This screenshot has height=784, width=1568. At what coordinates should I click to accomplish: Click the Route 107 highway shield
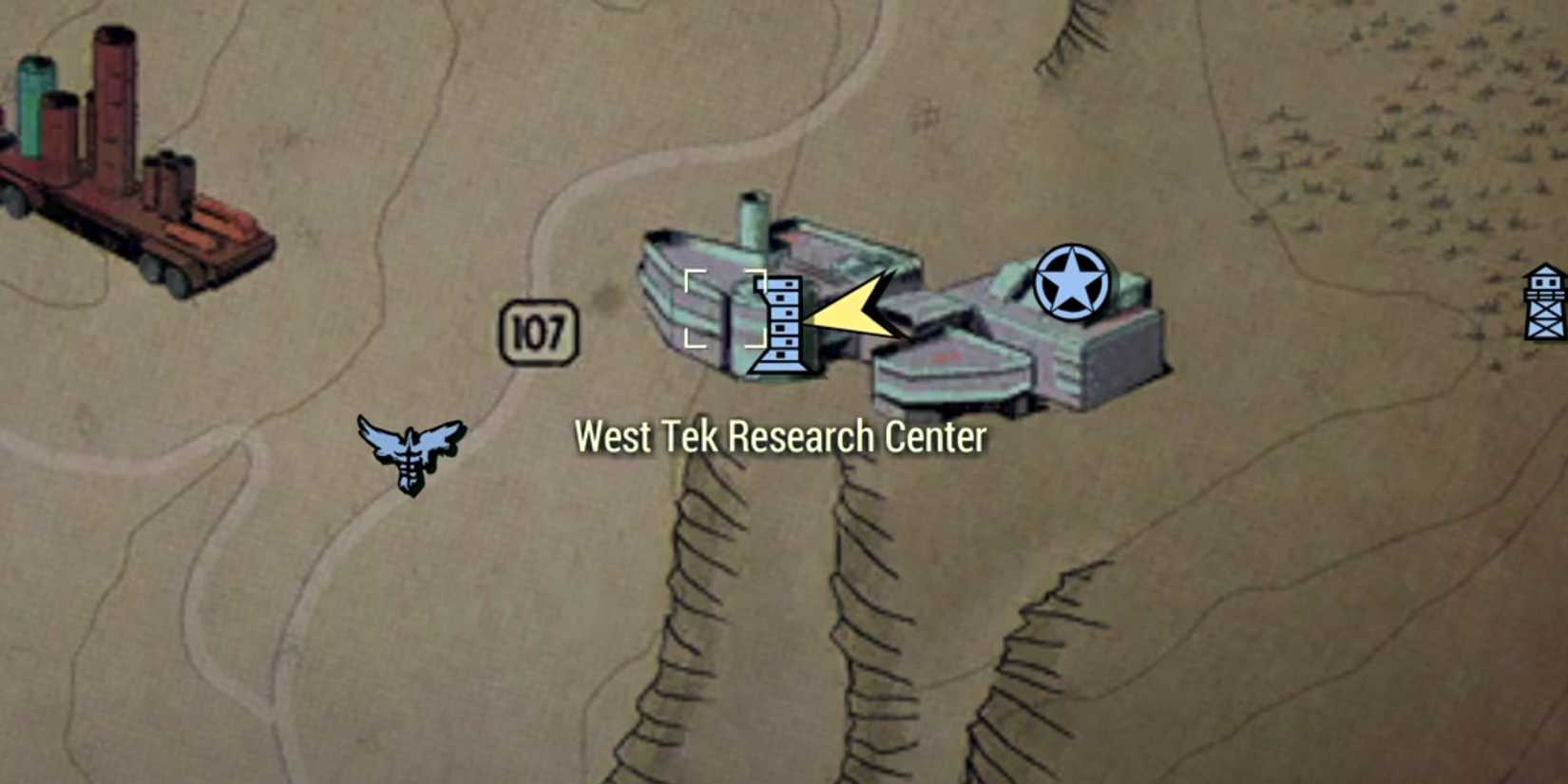click(x=538, y=330)
